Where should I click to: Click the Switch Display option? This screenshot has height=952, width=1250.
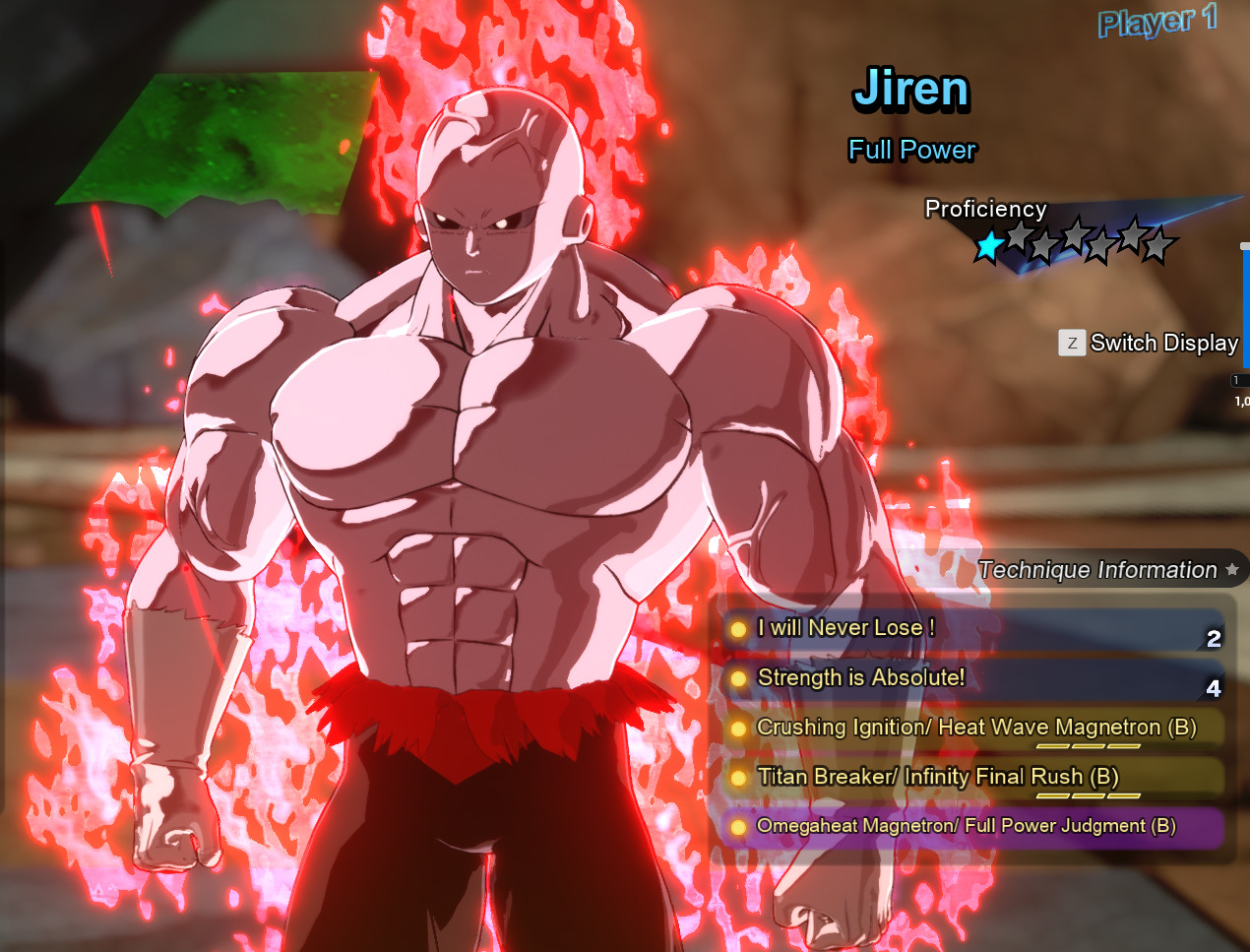[1150, 343]
